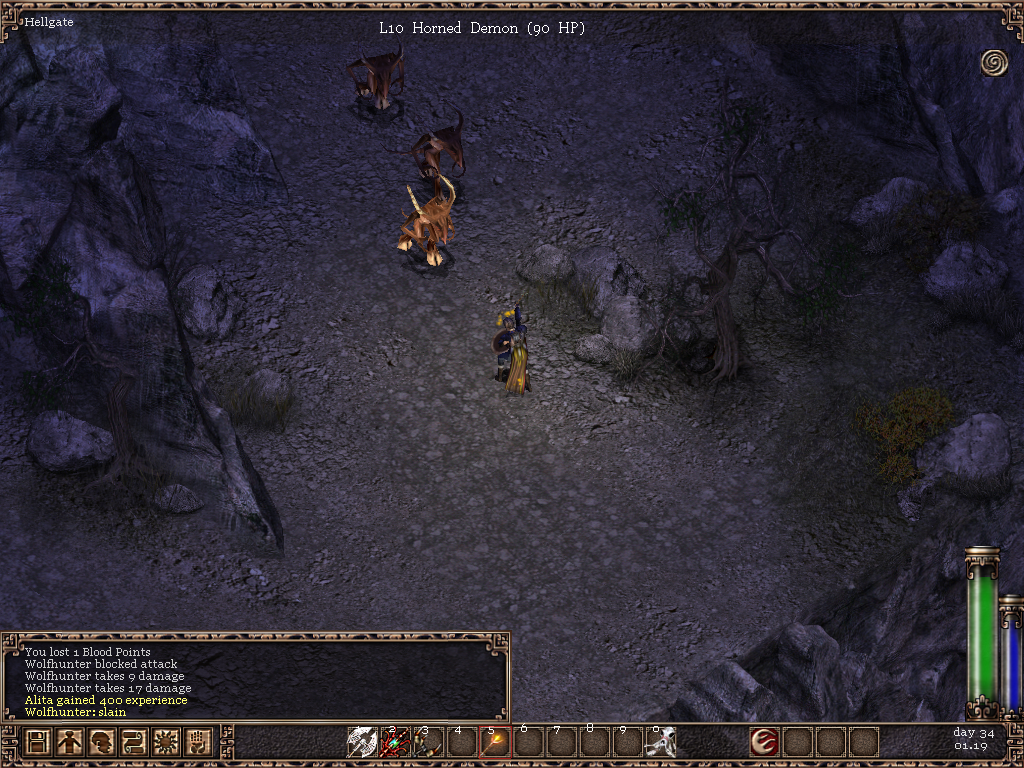This screenshot has height=768, width=1024.
Task: Select the torch in hotbar slot 5
Action: [x=495, y=742]
